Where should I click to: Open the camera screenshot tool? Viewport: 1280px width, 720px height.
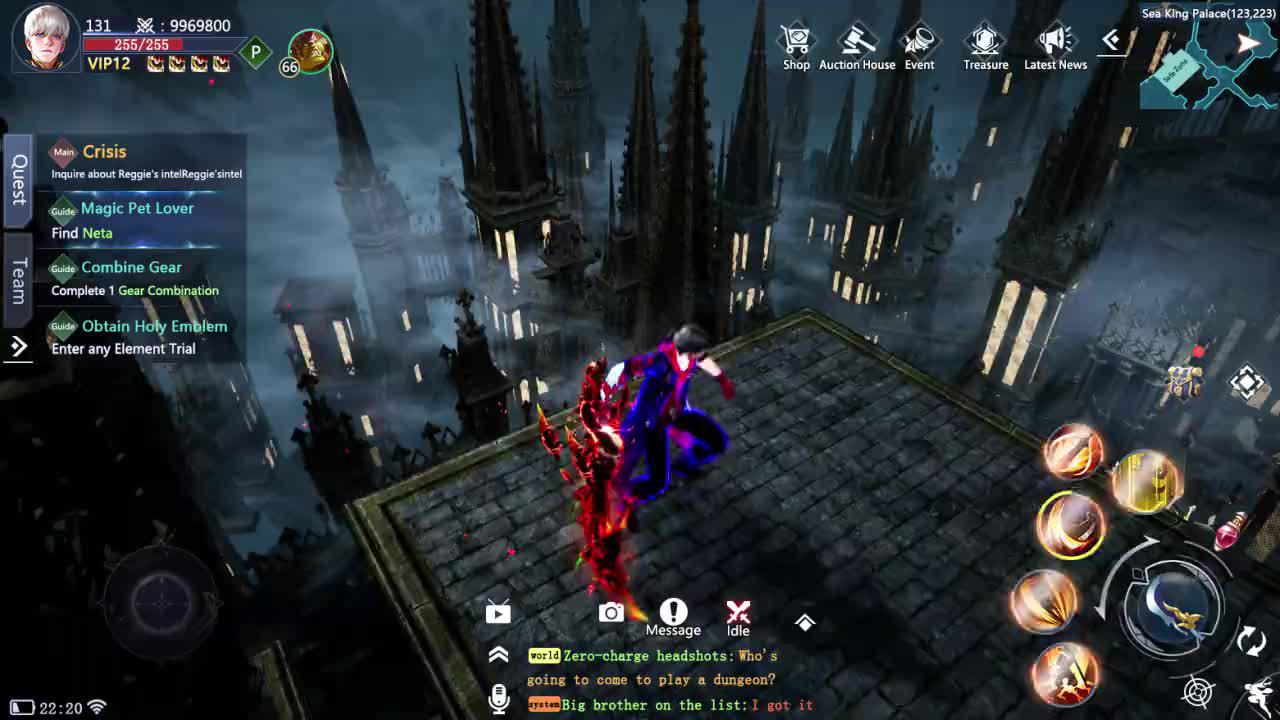[x=611, y=611]
